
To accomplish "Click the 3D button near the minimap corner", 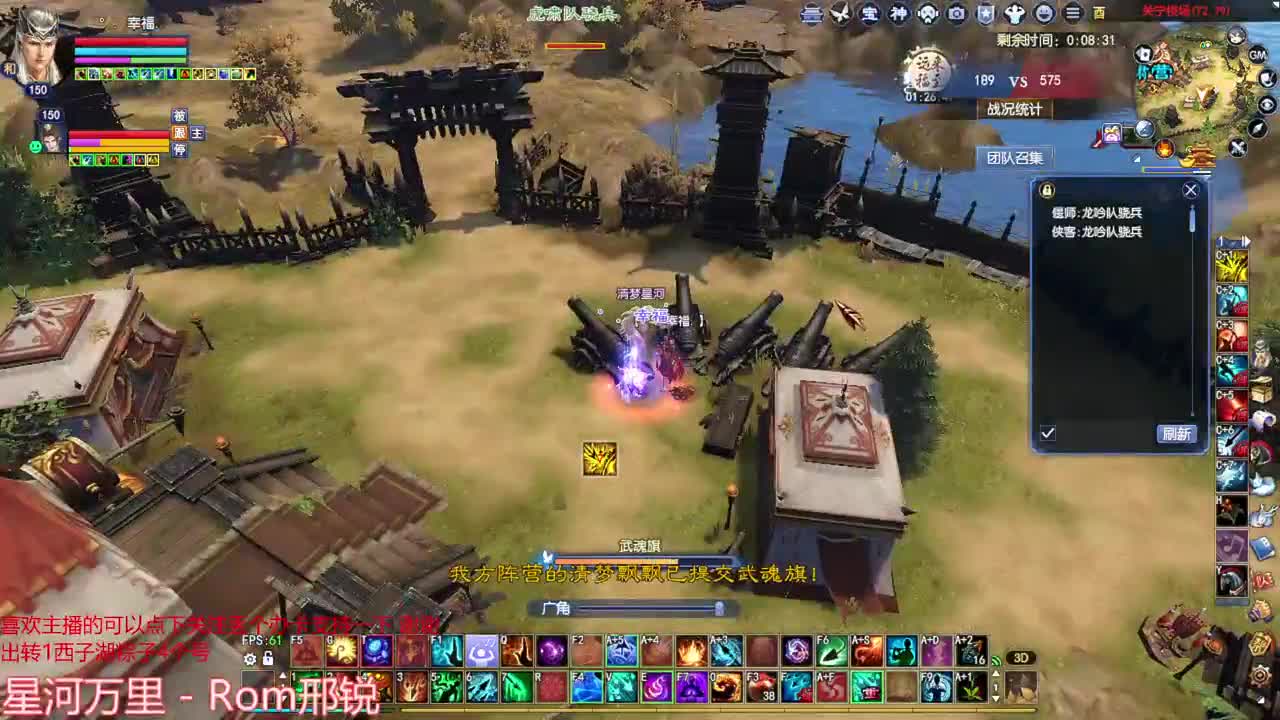I will point(1021,657).
